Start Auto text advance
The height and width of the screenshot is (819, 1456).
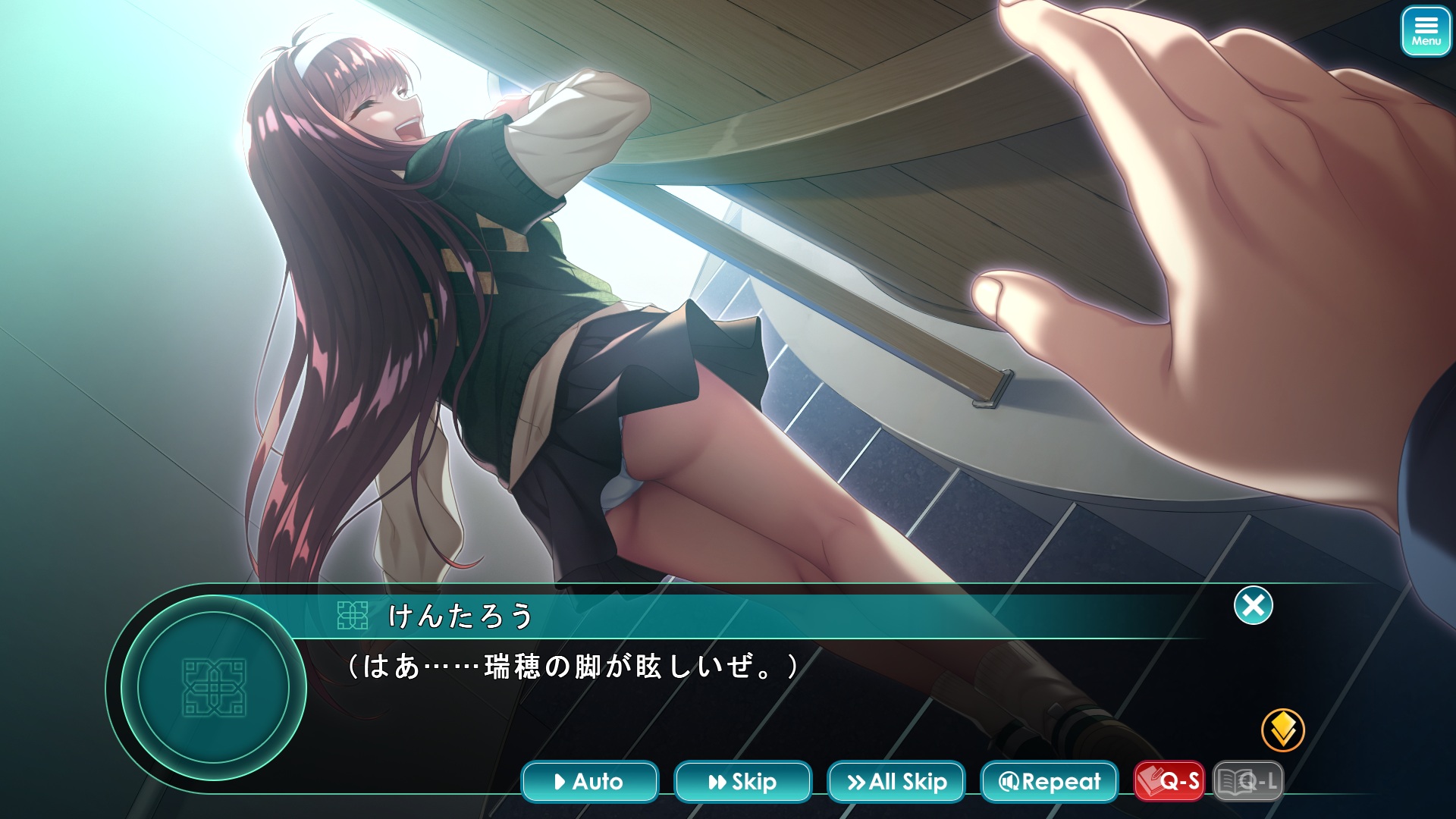(589, 781)
